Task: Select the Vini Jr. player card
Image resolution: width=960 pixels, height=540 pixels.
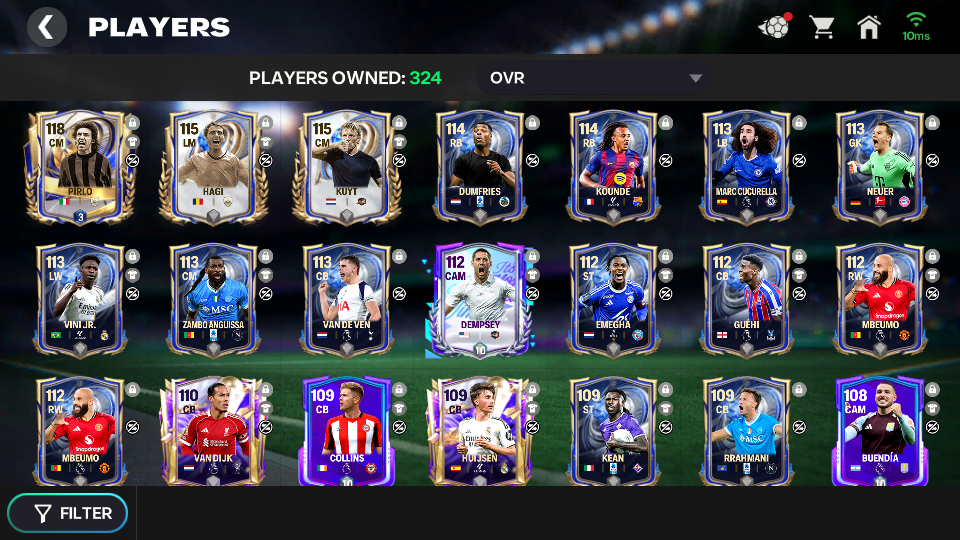Action: [x=82, y=300]
